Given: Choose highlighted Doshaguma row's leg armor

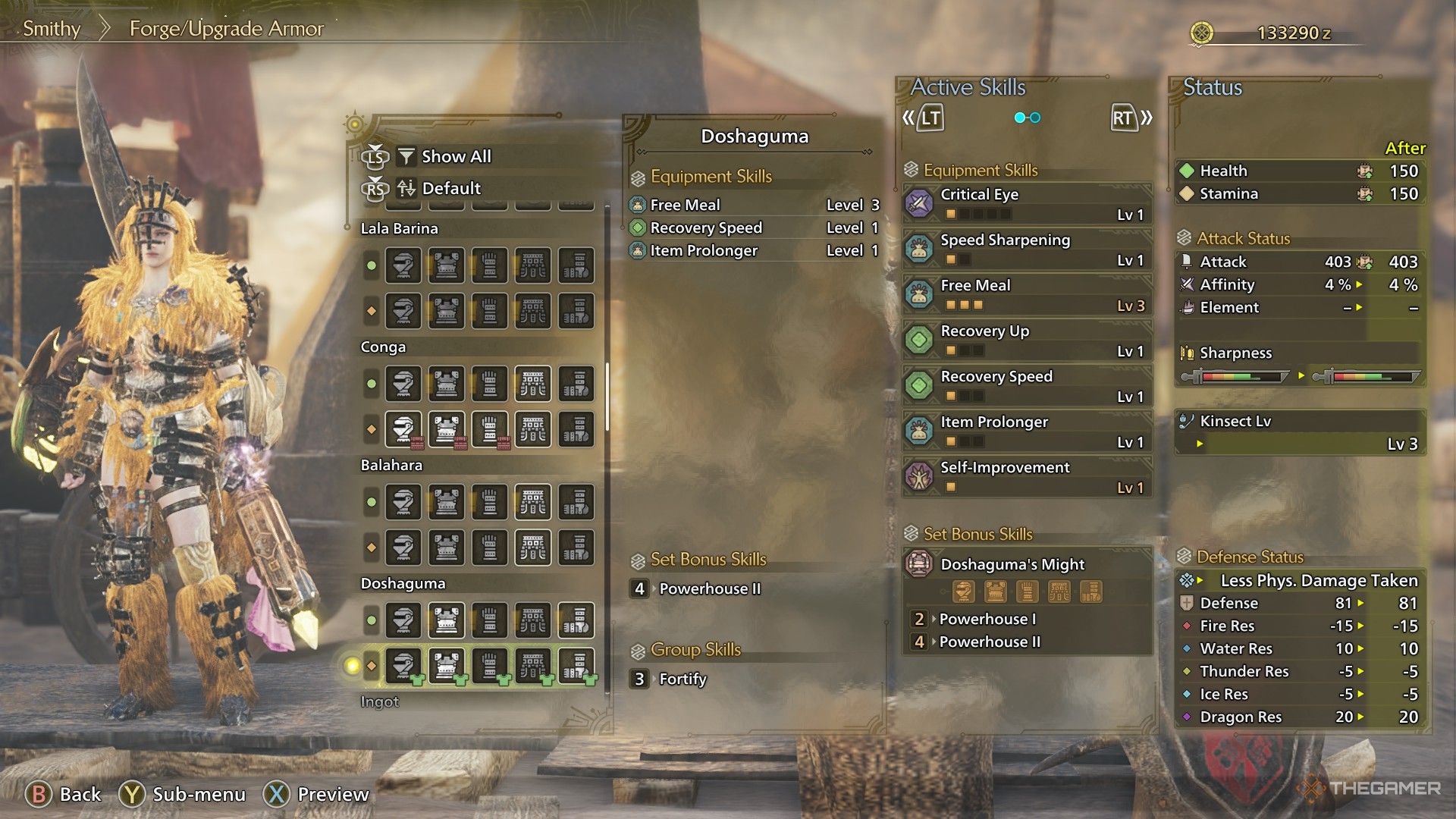Looking at the screenshot, I should [x=576, y=666].
